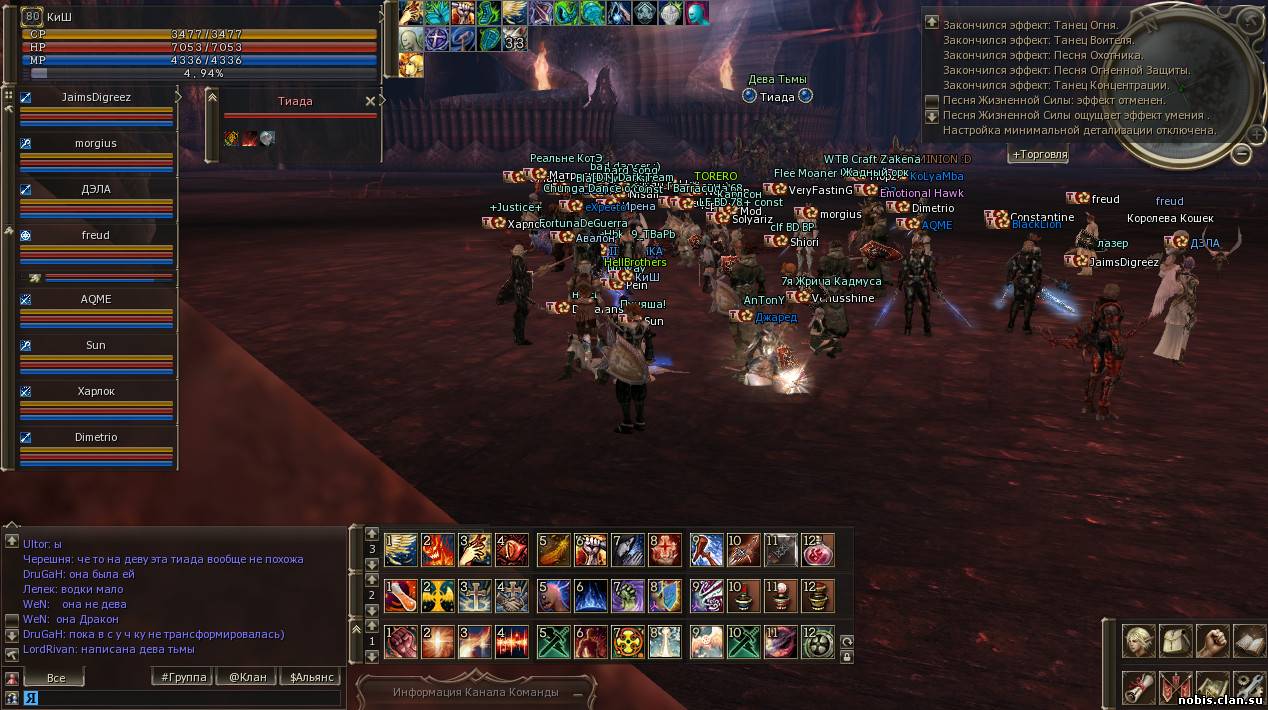Screen dimensions: 1268x710
Task: Open the inventory bag icon
Action: tap(1175, 641)
